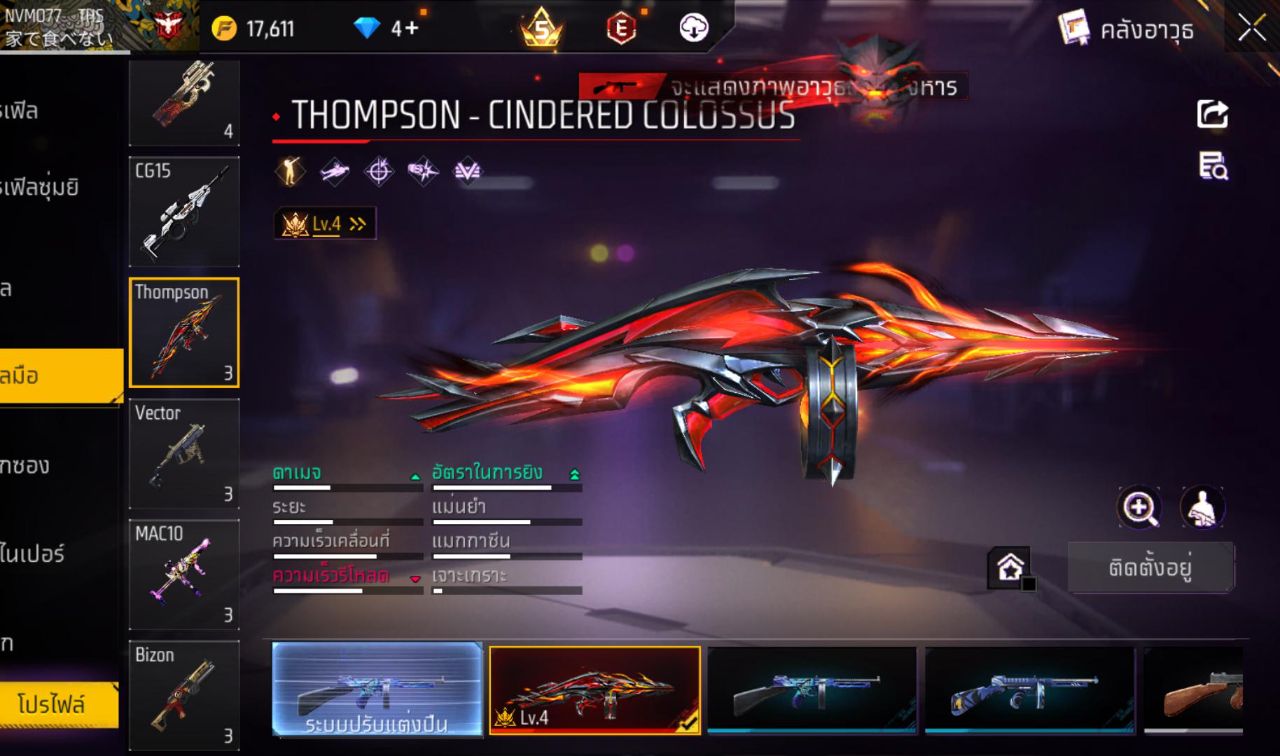This screenshot has height=756, width=1280.
Task: View the first firing stance skill icon
Action: (x=288, y=171)
